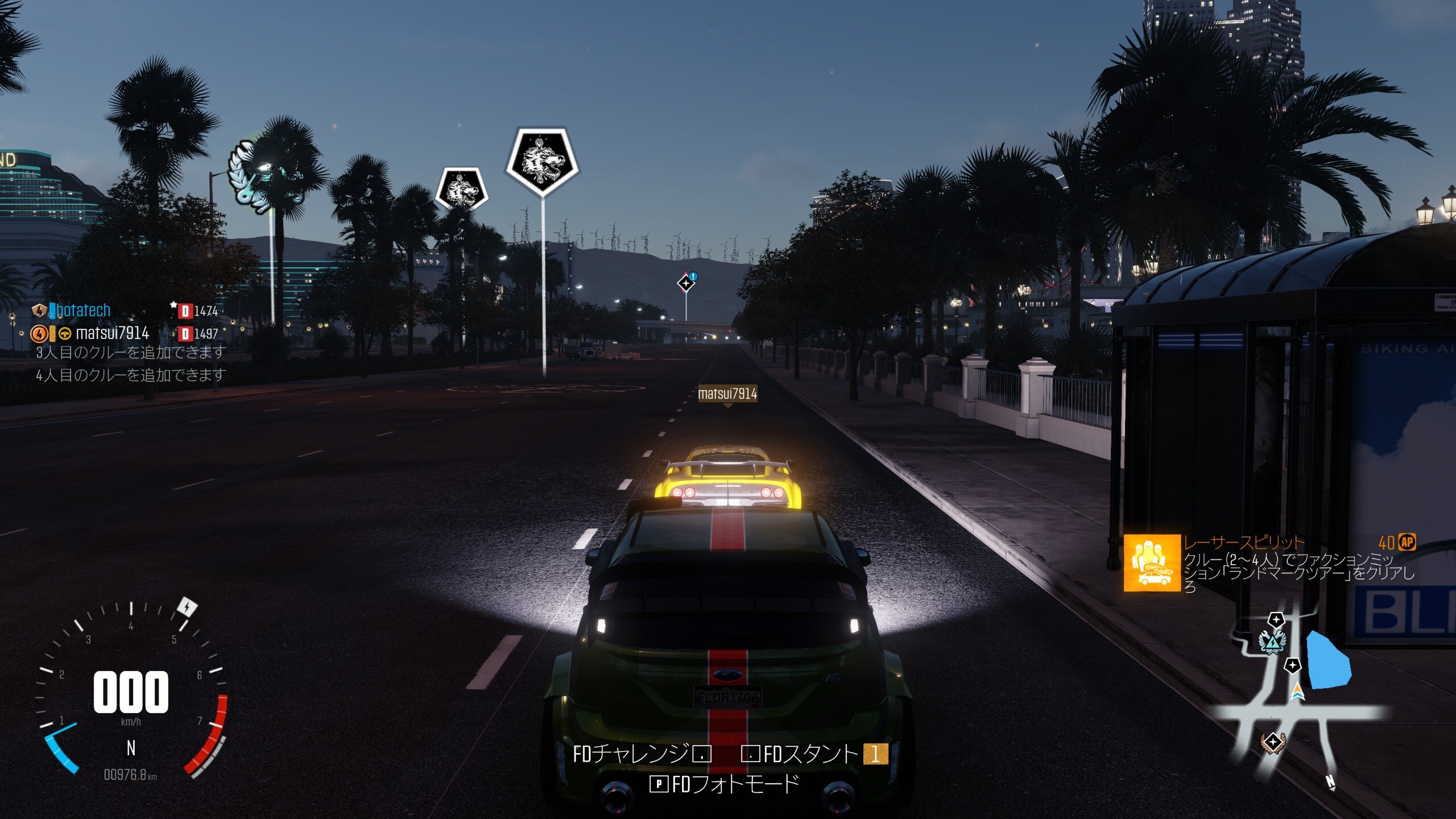
Task: Select matsui7914 in the crew list
Action: click(x=112, y=333)
